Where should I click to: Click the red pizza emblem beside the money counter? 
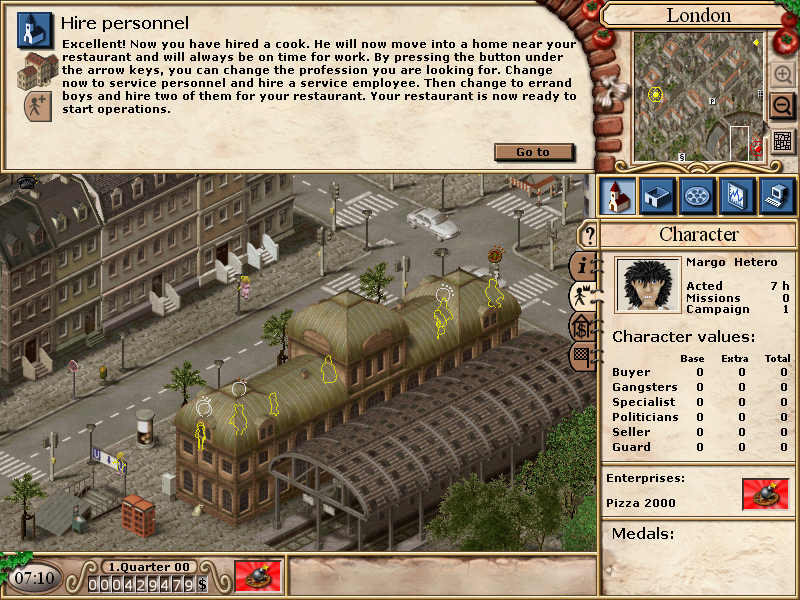click(258, 576)
